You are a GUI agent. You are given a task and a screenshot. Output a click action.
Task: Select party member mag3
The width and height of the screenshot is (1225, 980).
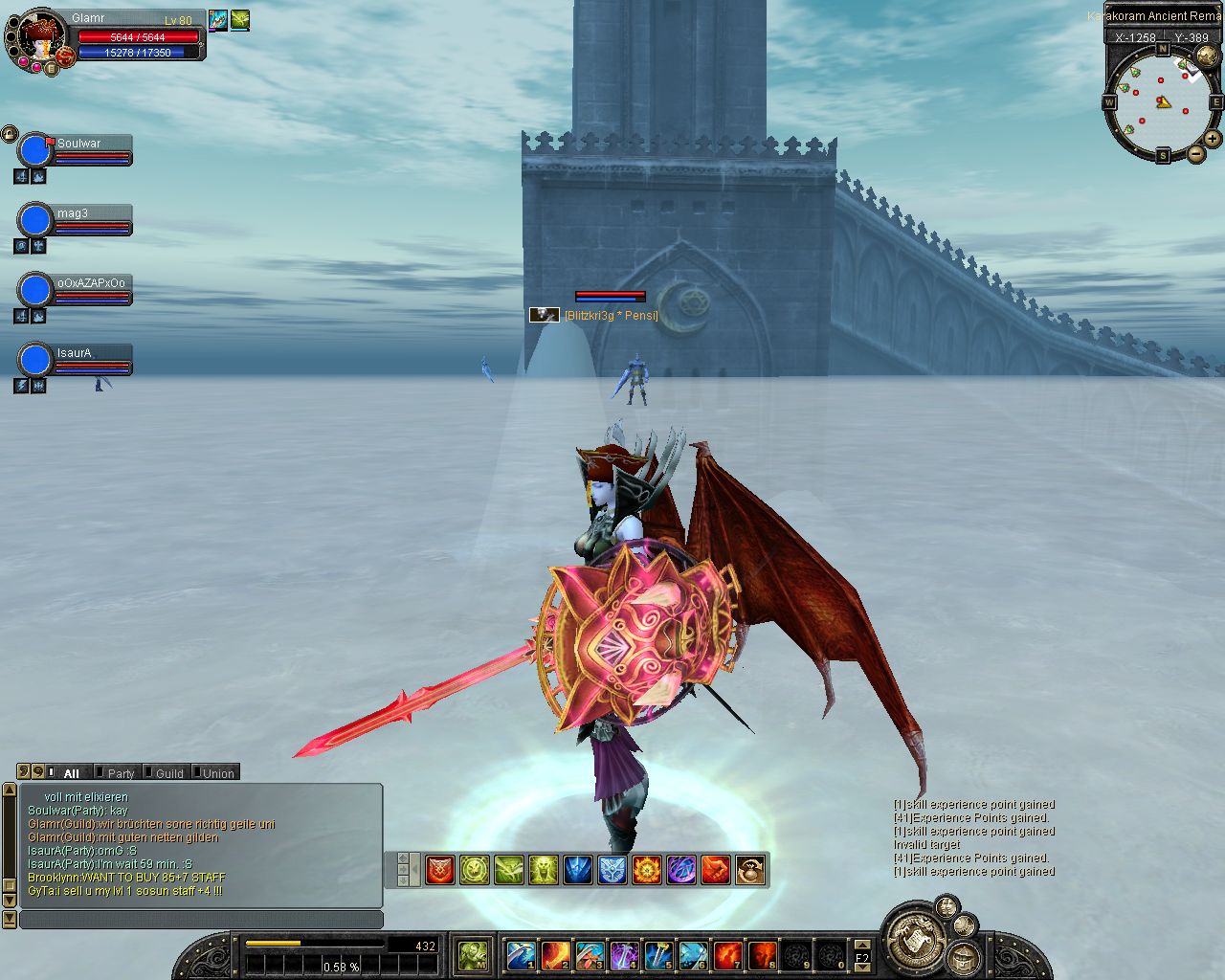click(x=35, y=220)
